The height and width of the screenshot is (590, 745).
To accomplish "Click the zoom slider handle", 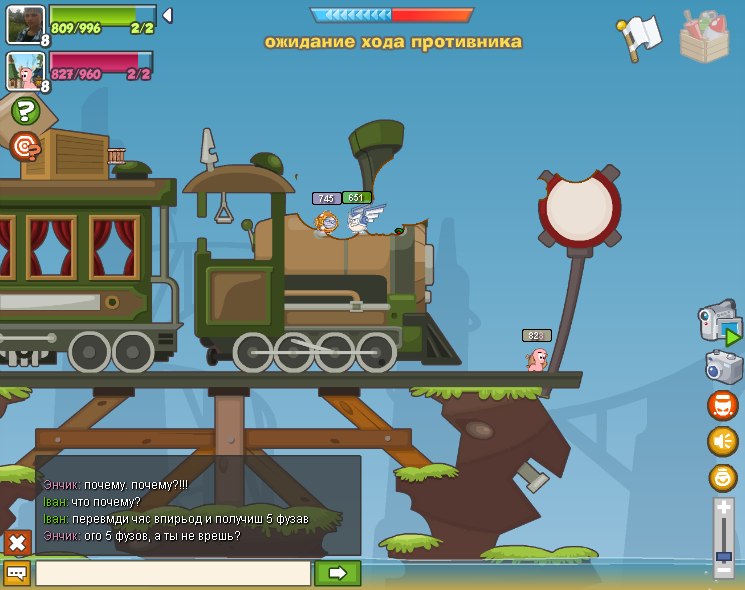I will click(724, 555).
